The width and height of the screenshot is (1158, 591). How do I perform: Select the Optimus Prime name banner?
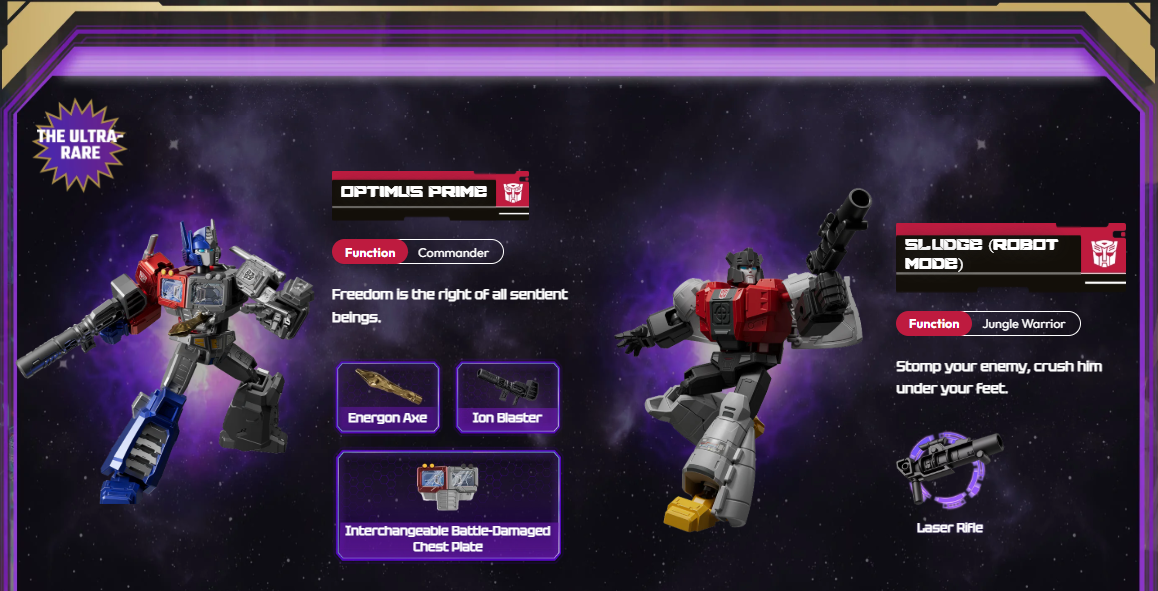[x=430, y=192]
